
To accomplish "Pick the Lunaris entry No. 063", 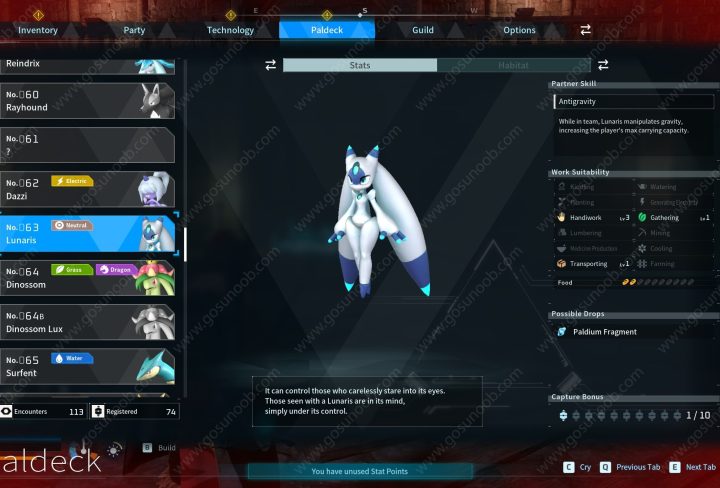I will (88, 233).
